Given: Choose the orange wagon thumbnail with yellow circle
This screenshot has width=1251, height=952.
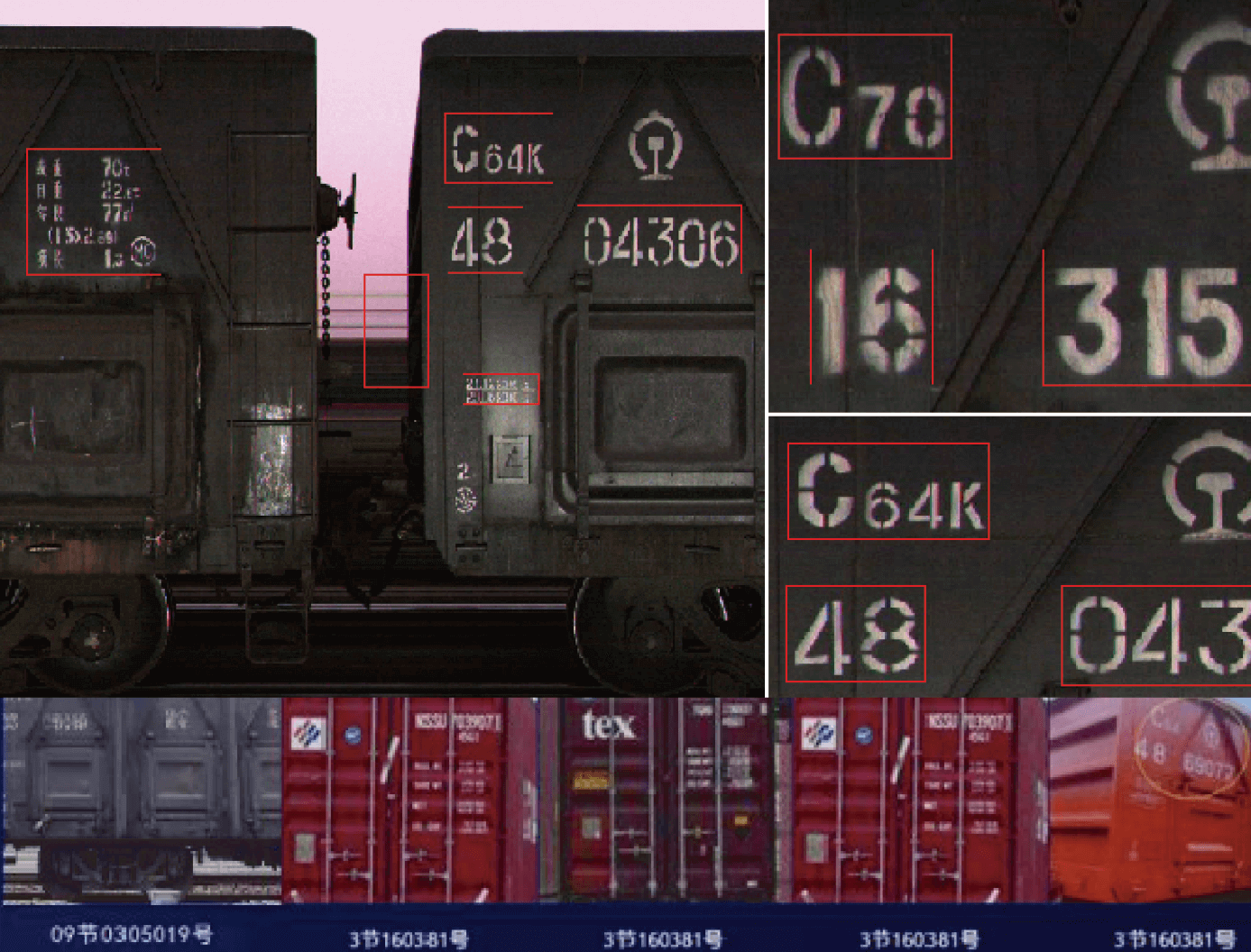Looking at the screenshot, I should [x=1150, y=800].
